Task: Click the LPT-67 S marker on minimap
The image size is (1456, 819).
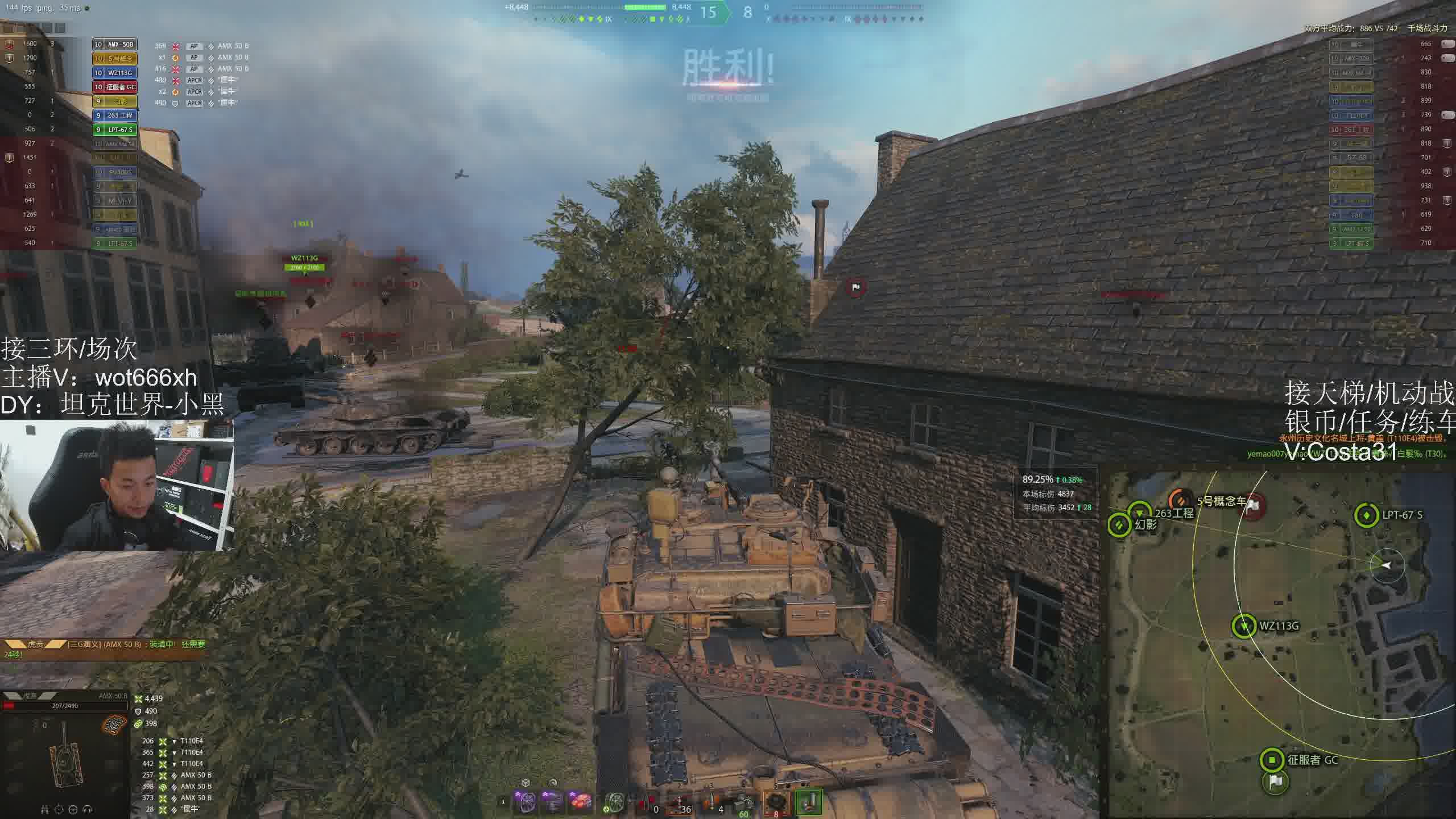Action: coord(1366,515)
